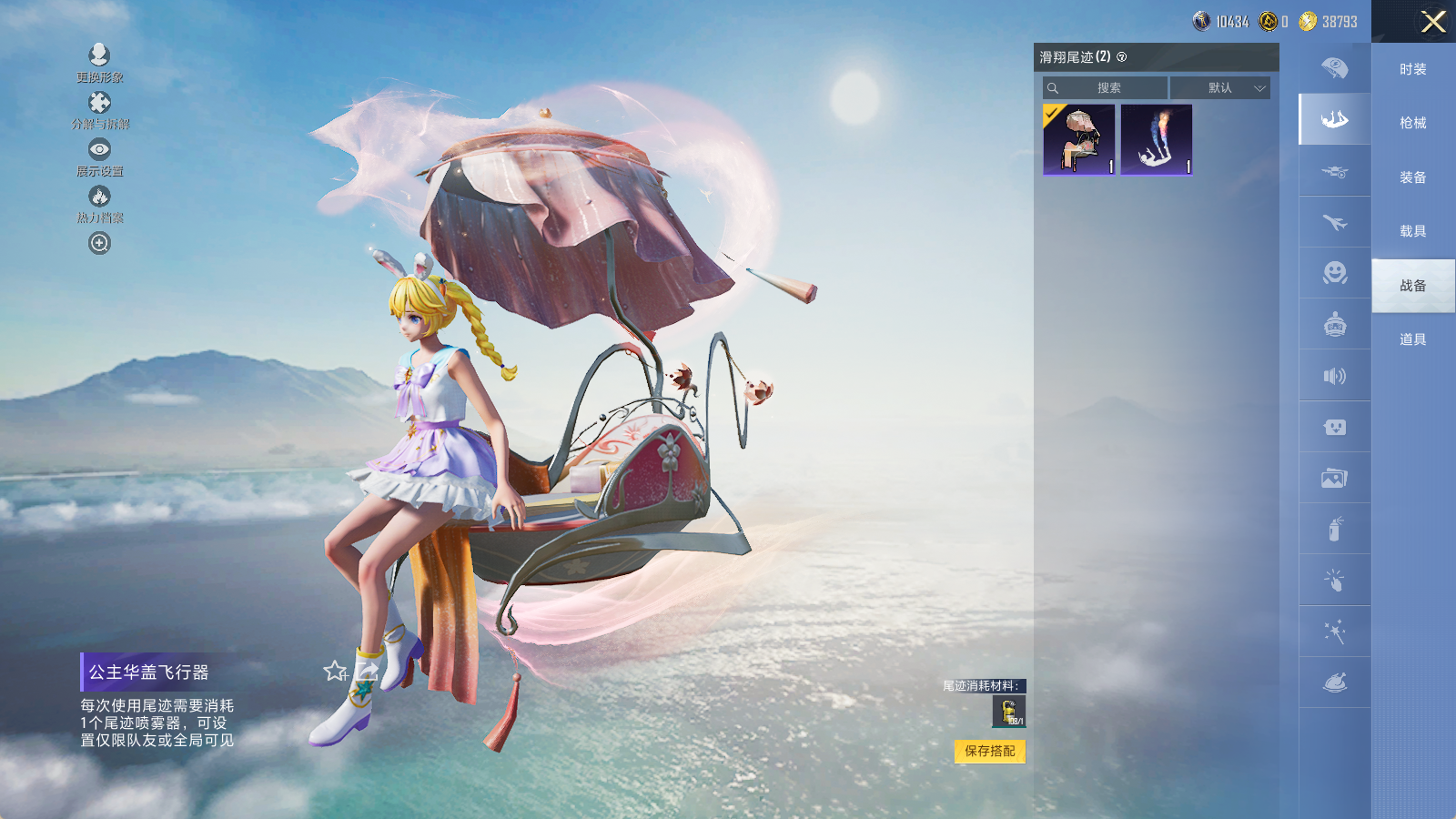Select the 装备 category tab

(x=1412, y=177)
